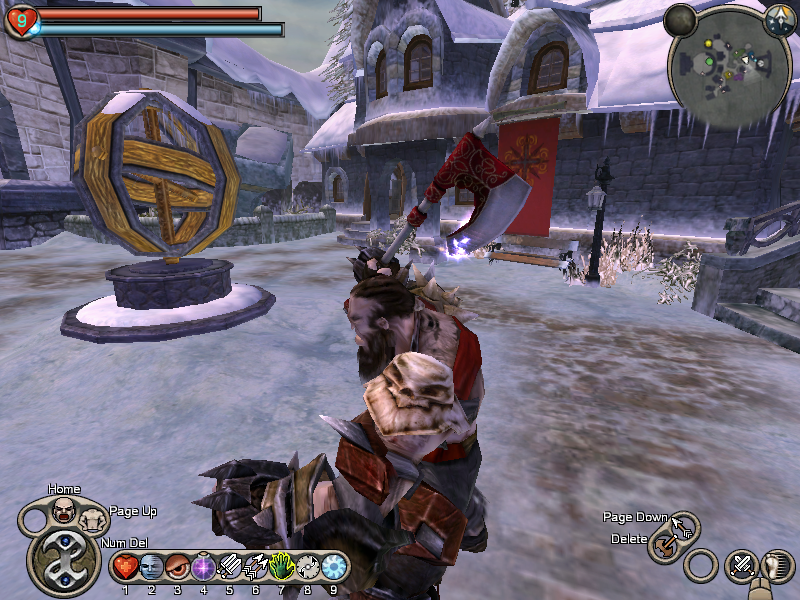
Task: Select the red heart health potion slot
Action: (125, 568)
